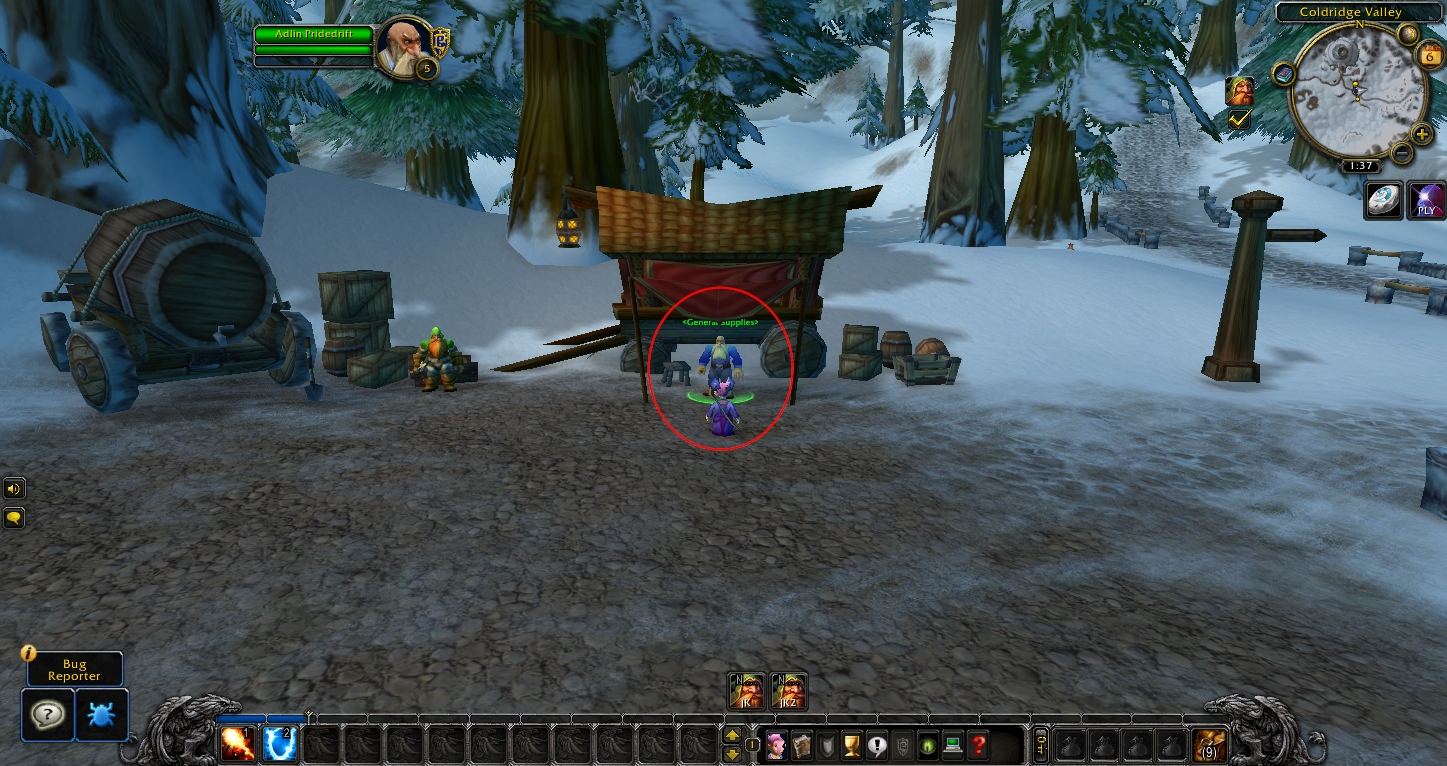
Task: Click the JK2 dwarf icon button
Action: point(788,691)
